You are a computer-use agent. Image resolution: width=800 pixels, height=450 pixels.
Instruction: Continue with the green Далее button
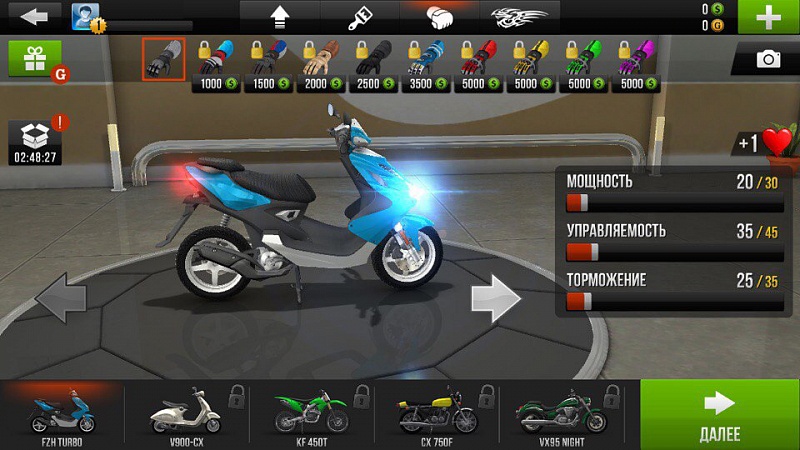click(x=720, y=413)
